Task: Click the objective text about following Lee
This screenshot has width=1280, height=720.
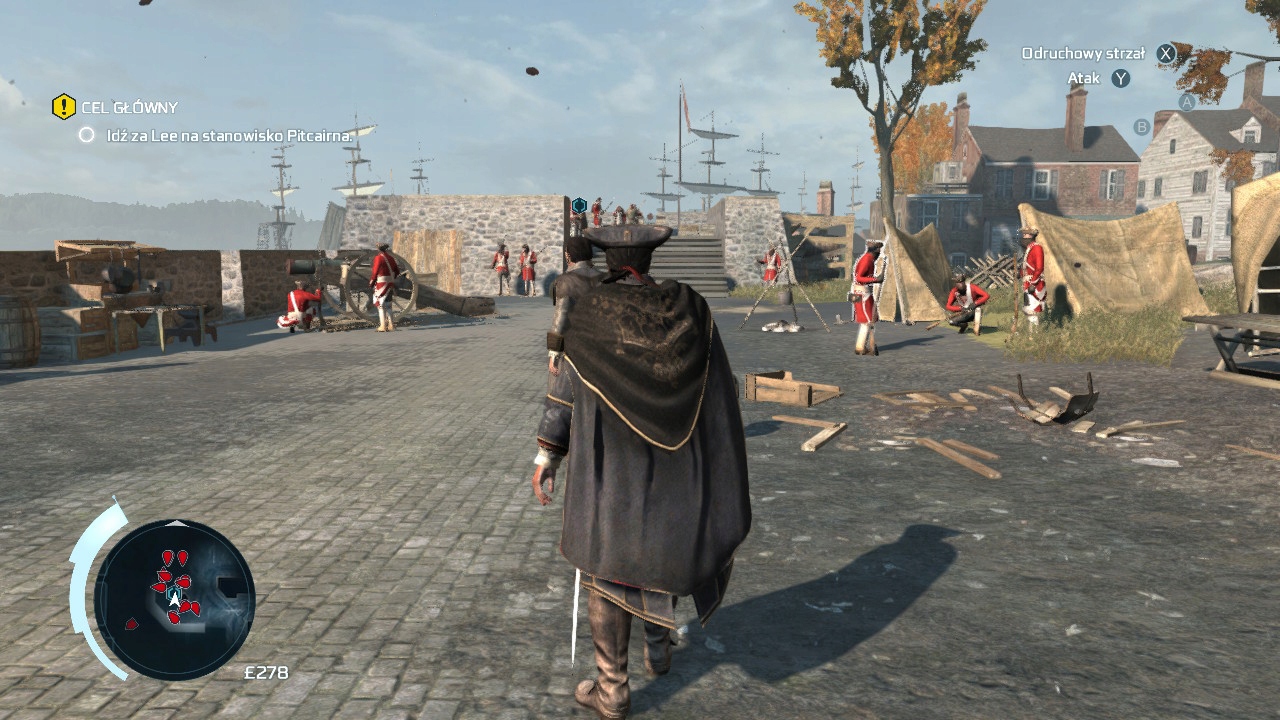Action: [x=228, y=135]
